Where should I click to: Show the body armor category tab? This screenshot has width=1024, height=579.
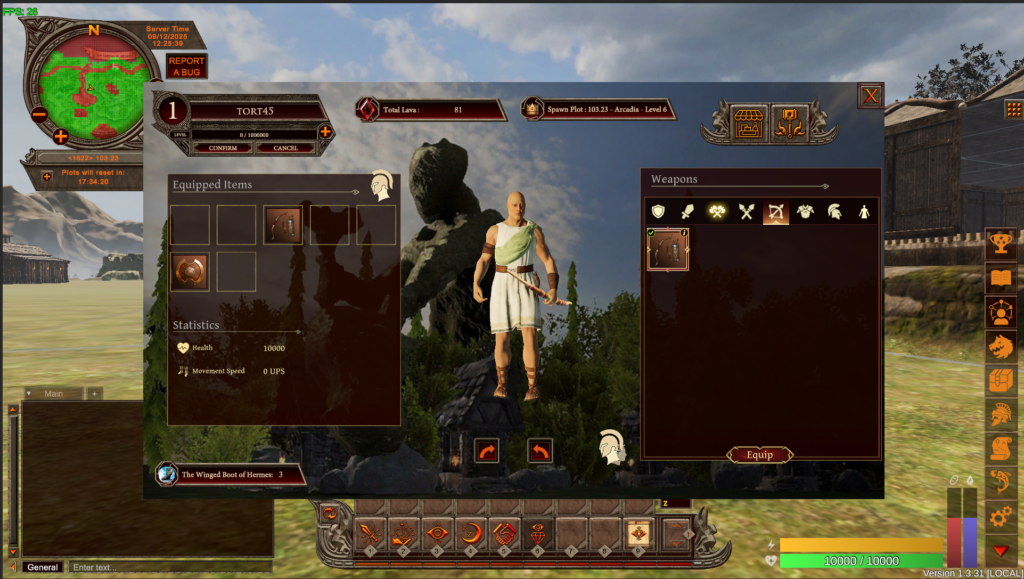click(x=804, y=212)
